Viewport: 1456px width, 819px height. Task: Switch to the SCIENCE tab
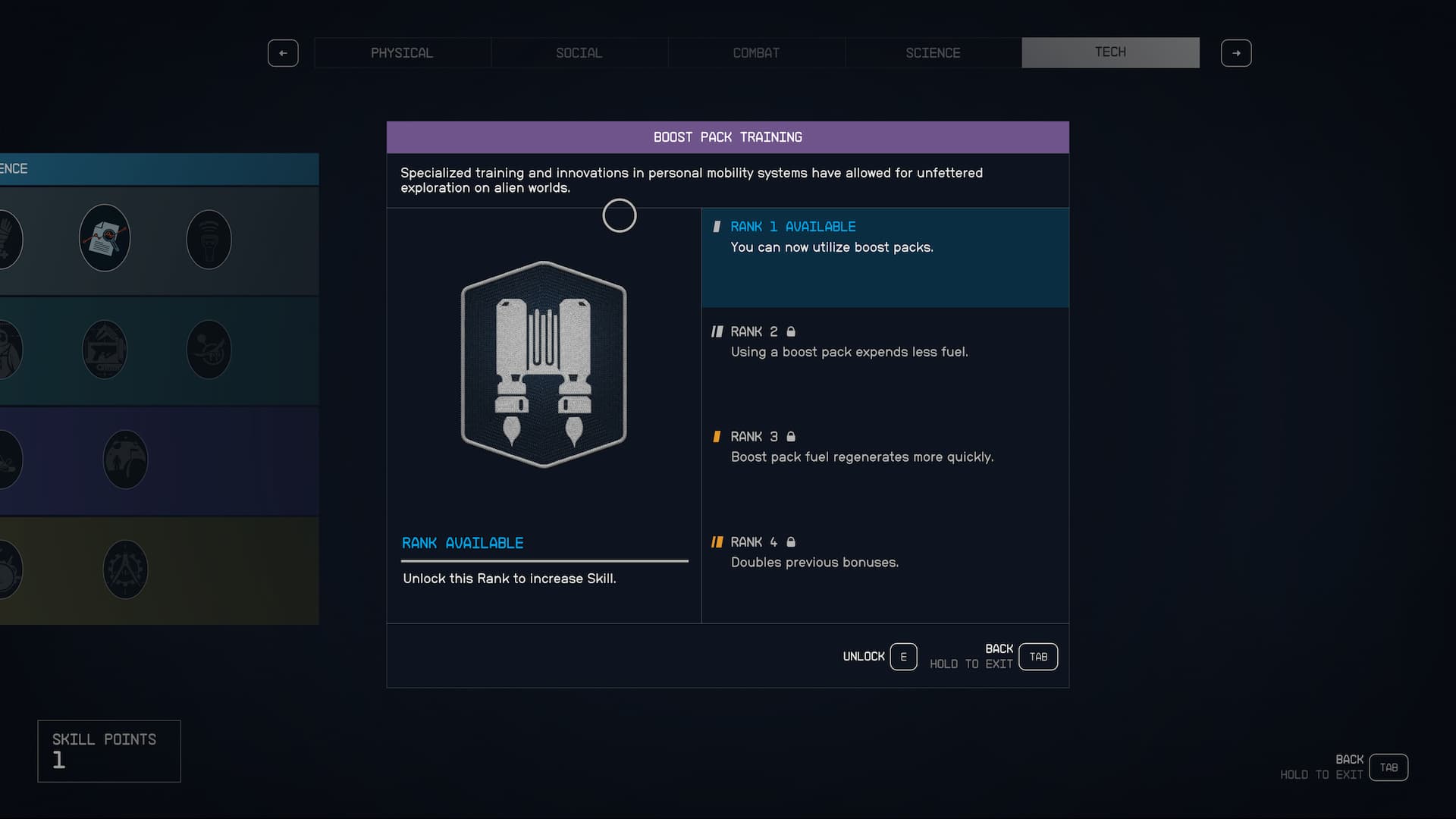coord(933,52)
